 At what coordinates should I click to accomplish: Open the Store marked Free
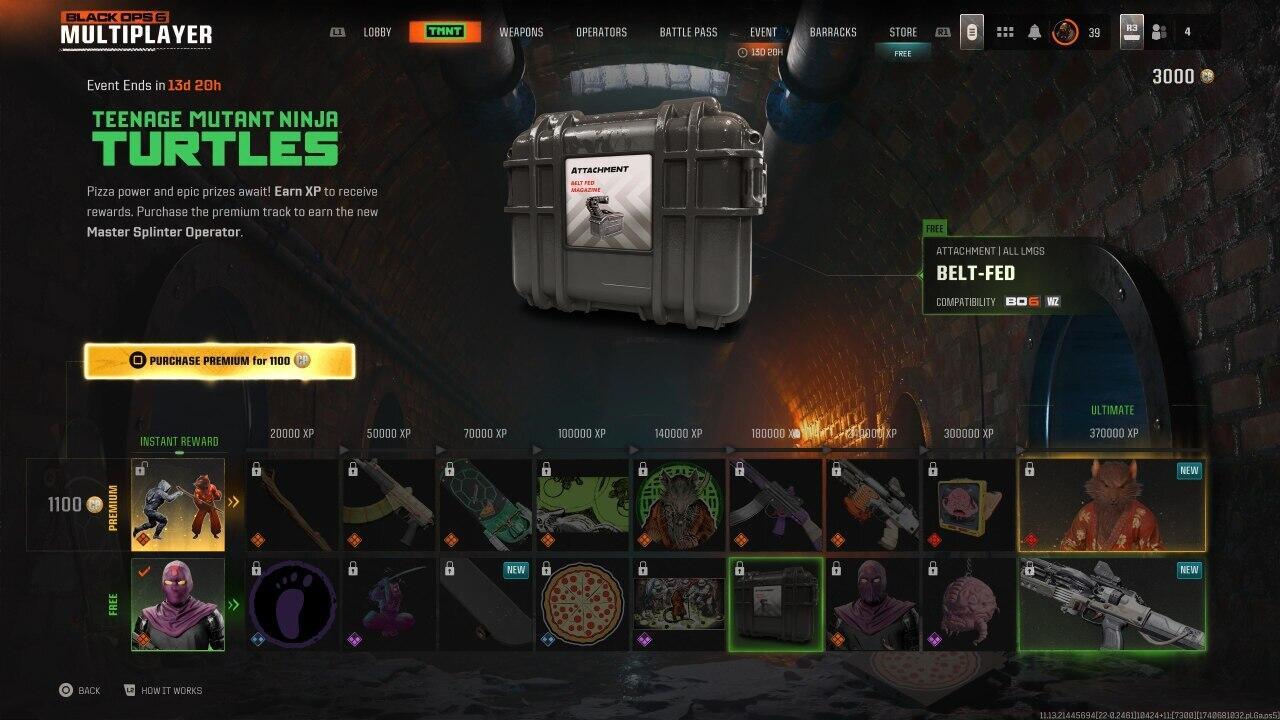(x=902, y=31)
